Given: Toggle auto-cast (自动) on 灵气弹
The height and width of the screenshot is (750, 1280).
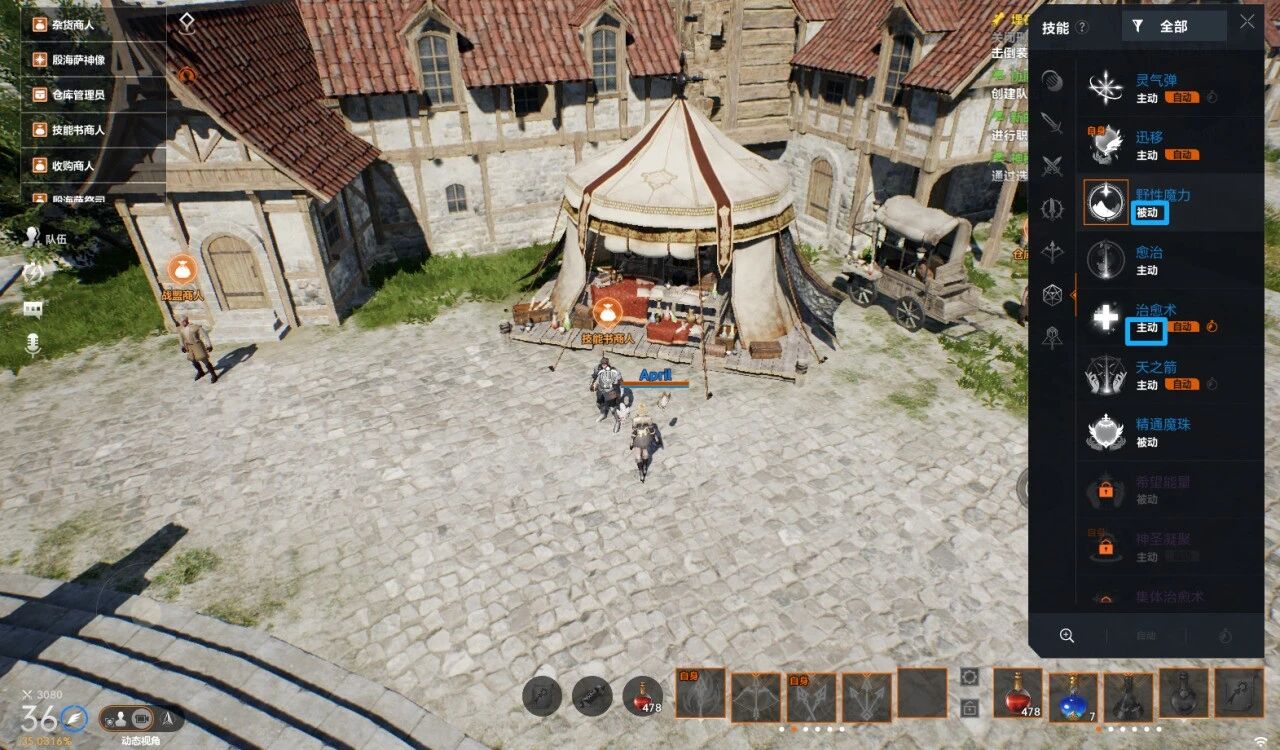Looking at the screenshot, I should pos(1182,98).
